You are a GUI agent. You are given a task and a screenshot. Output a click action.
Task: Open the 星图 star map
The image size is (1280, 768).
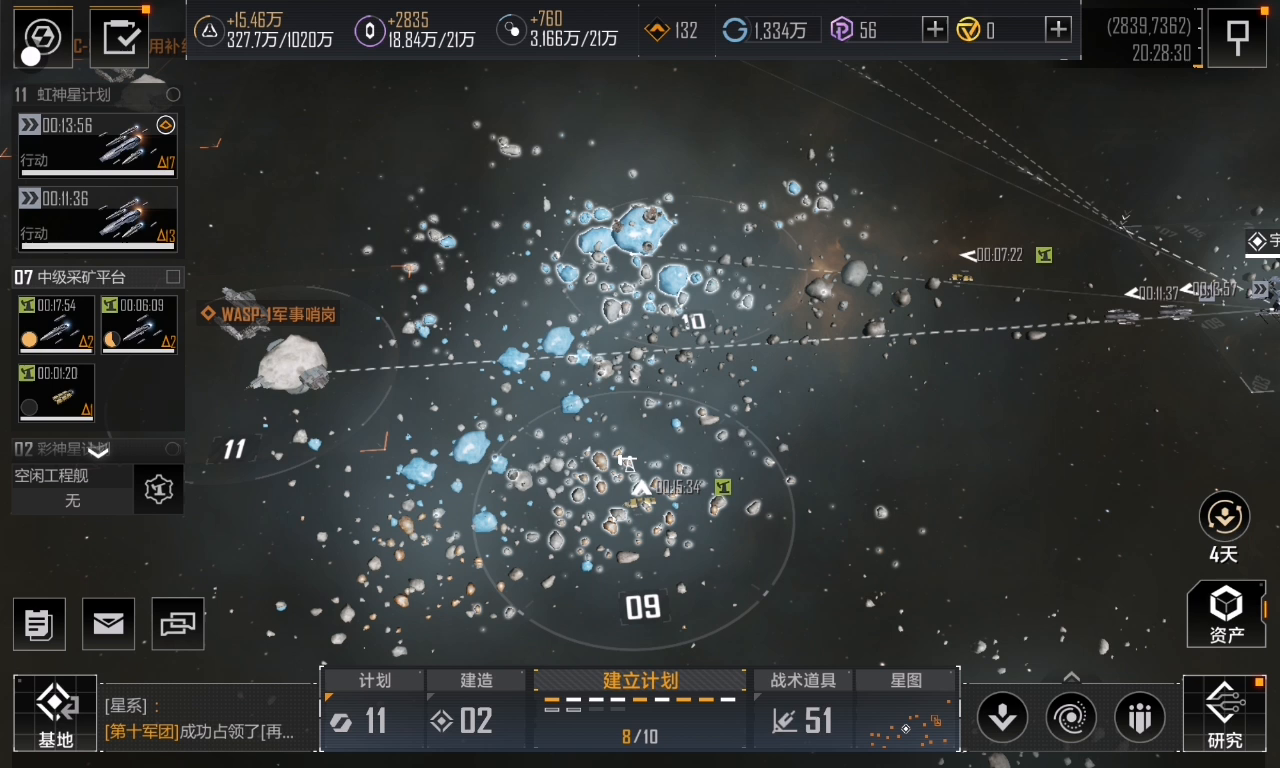pos(906,710)
